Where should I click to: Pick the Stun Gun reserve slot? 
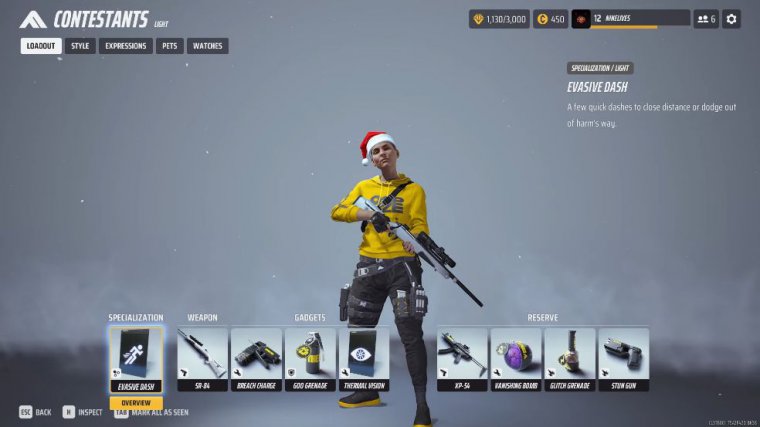point(624,358)
